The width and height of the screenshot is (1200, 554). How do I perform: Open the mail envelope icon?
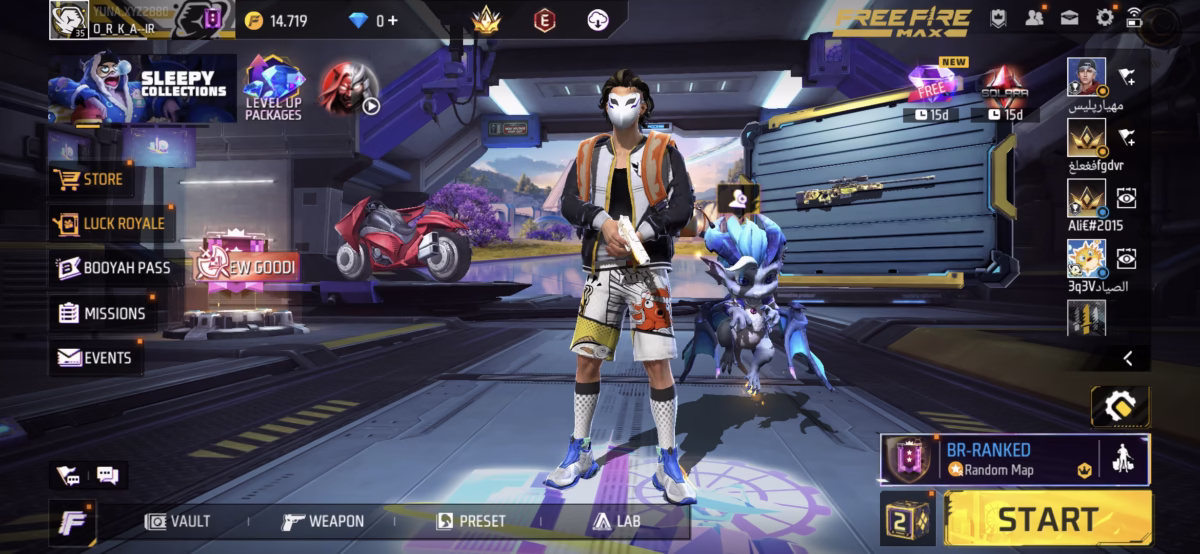click(x=1069, y=17)
